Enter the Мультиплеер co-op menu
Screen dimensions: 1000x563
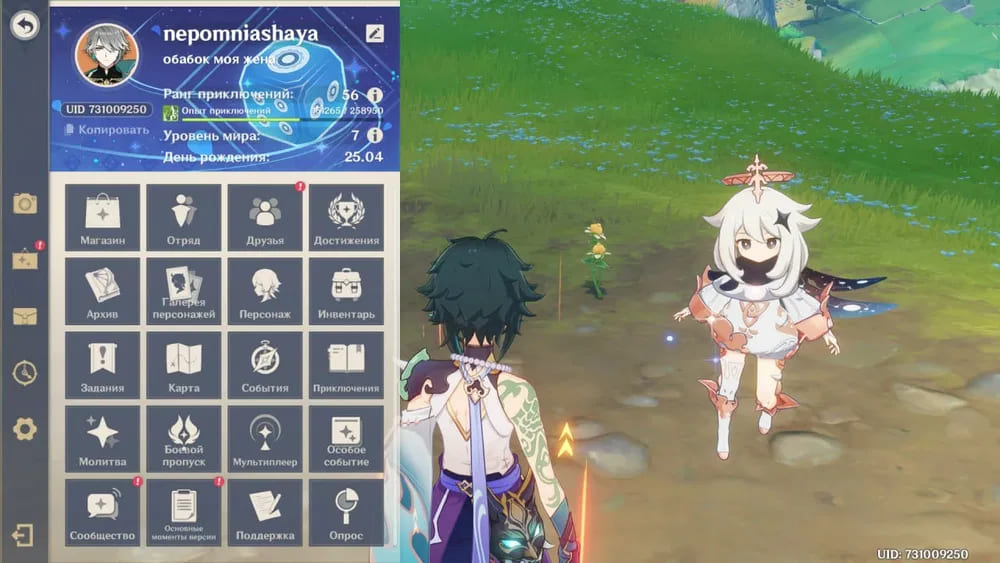point(265,438)
